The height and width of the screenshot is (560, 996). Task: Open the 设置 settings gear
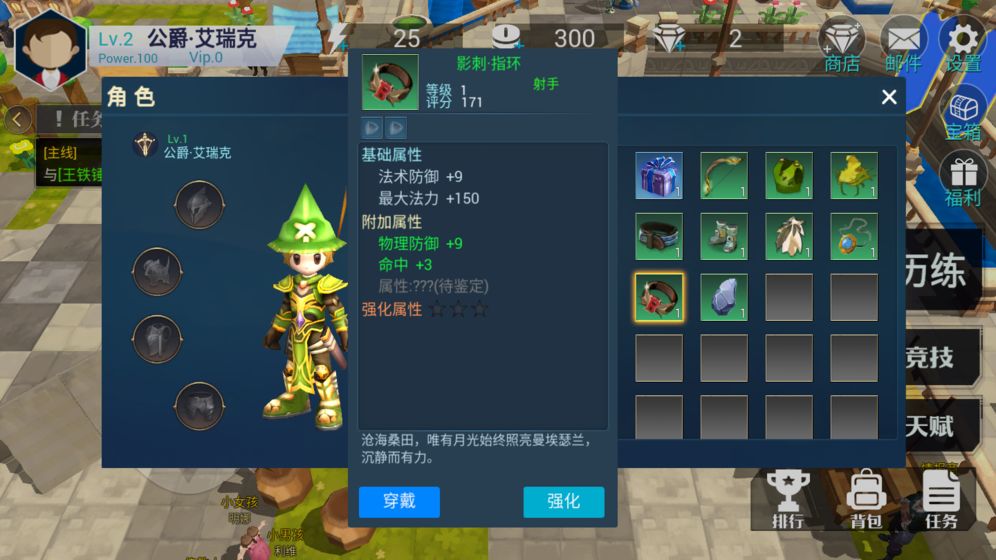coord(963,45)
